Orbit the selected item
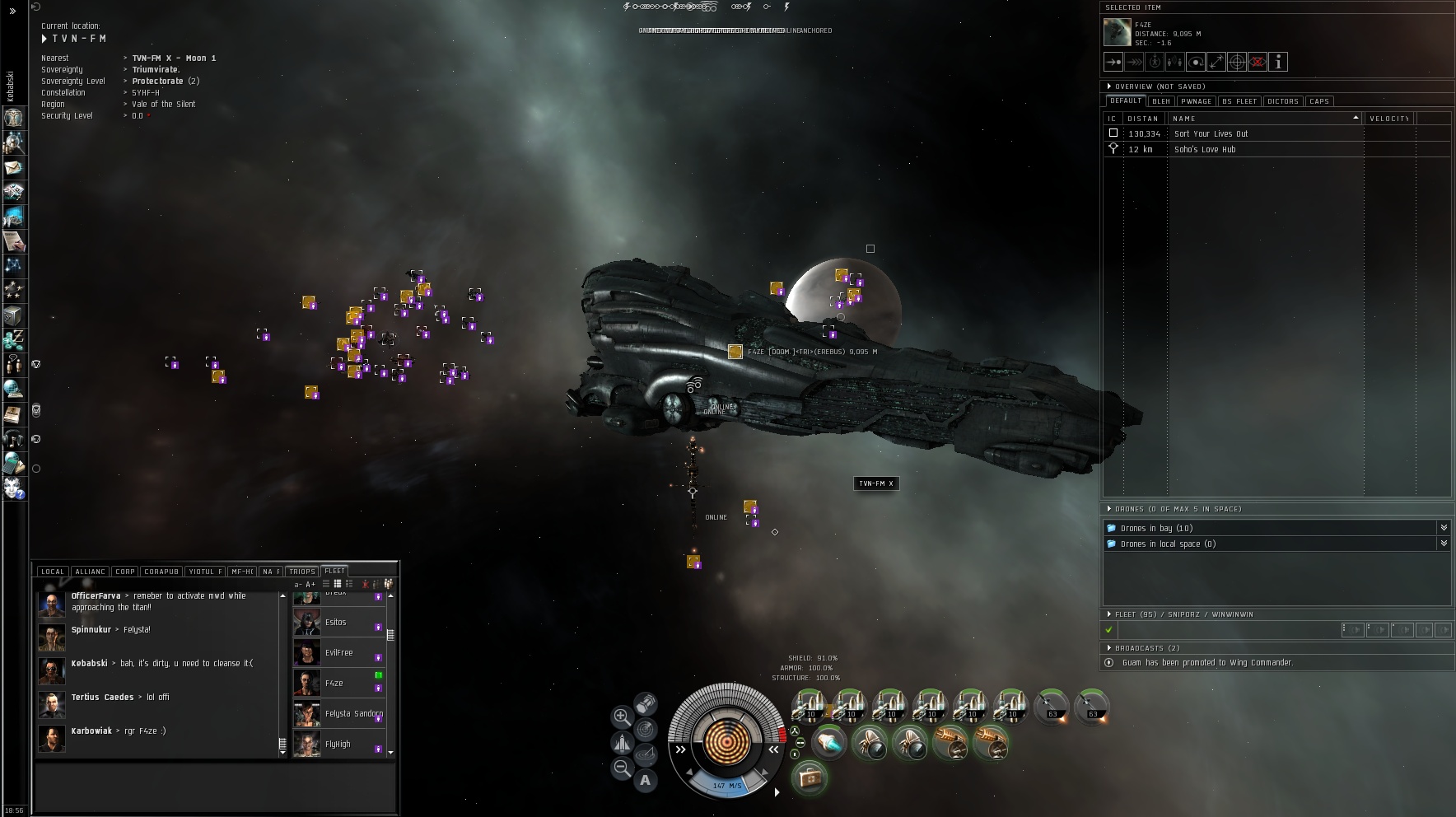The image size is (1456, 817). coord(1196,62)
